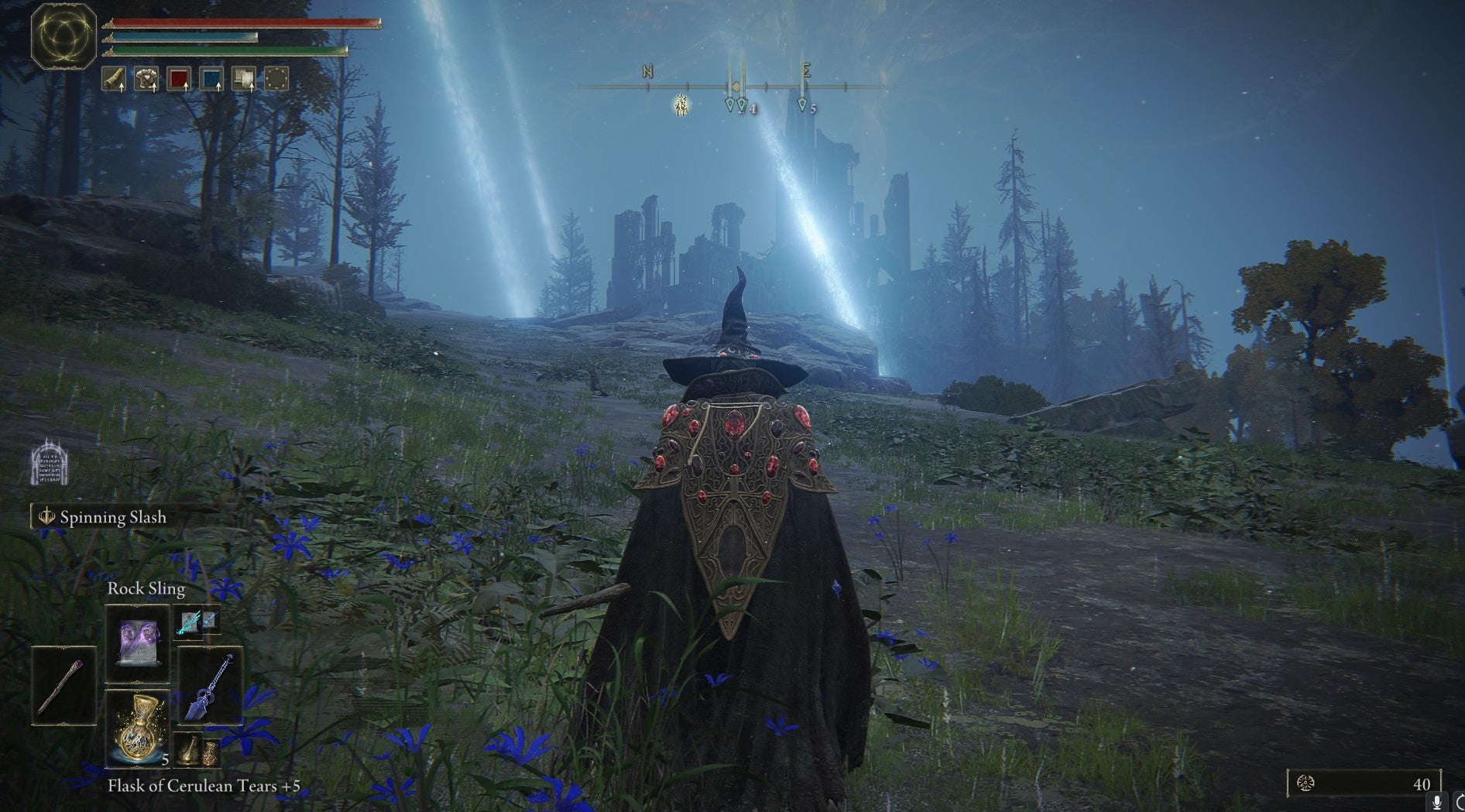Select the staff in the left-hand slot
This screenshot has height=812, width=1465.
[x=63, y=686]
